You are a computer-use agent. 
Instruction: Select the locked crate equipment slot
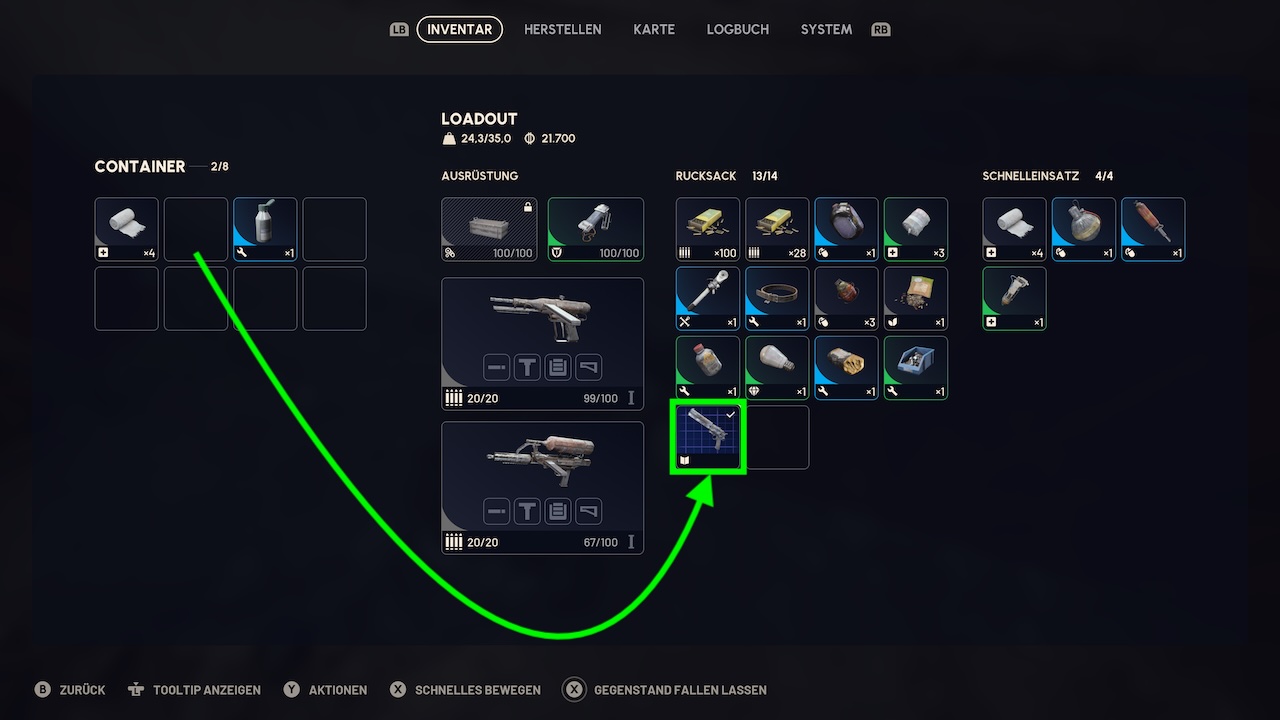point(489,229)
